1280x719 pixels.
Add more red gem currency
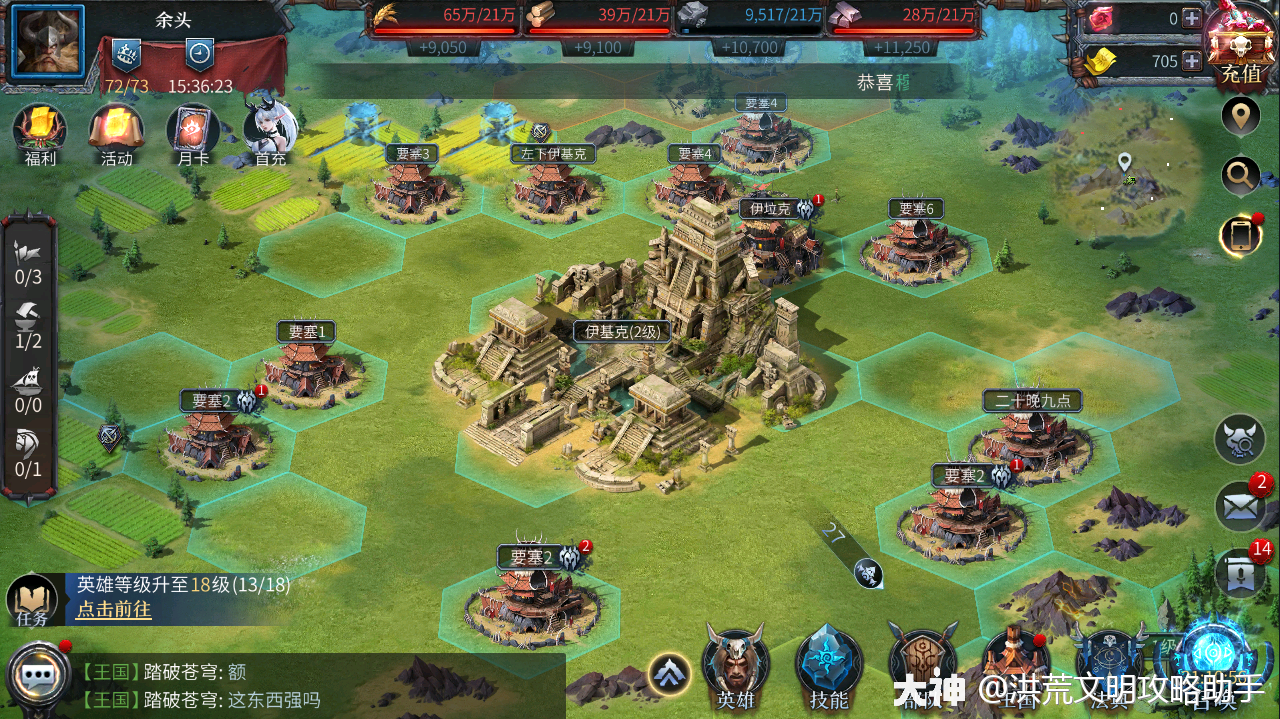tap(1192, 18)
